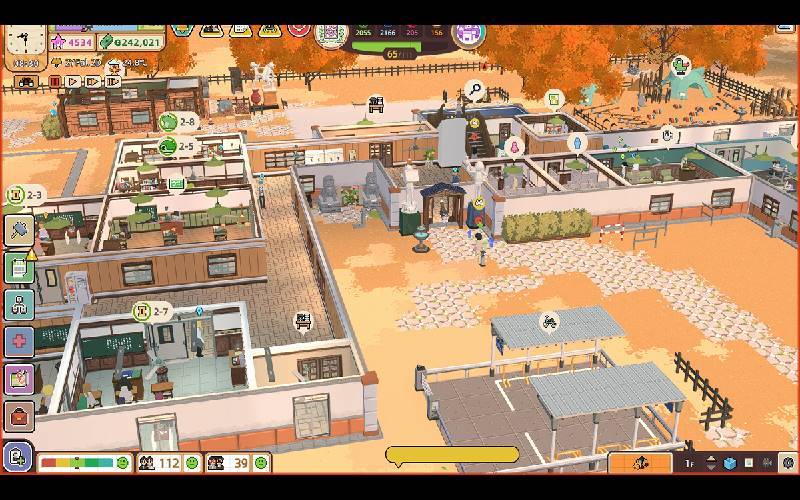Image resolution: width=800 pixels, height=500 pixels.
Task: Open the red briefcase menu
Action: 18,415
